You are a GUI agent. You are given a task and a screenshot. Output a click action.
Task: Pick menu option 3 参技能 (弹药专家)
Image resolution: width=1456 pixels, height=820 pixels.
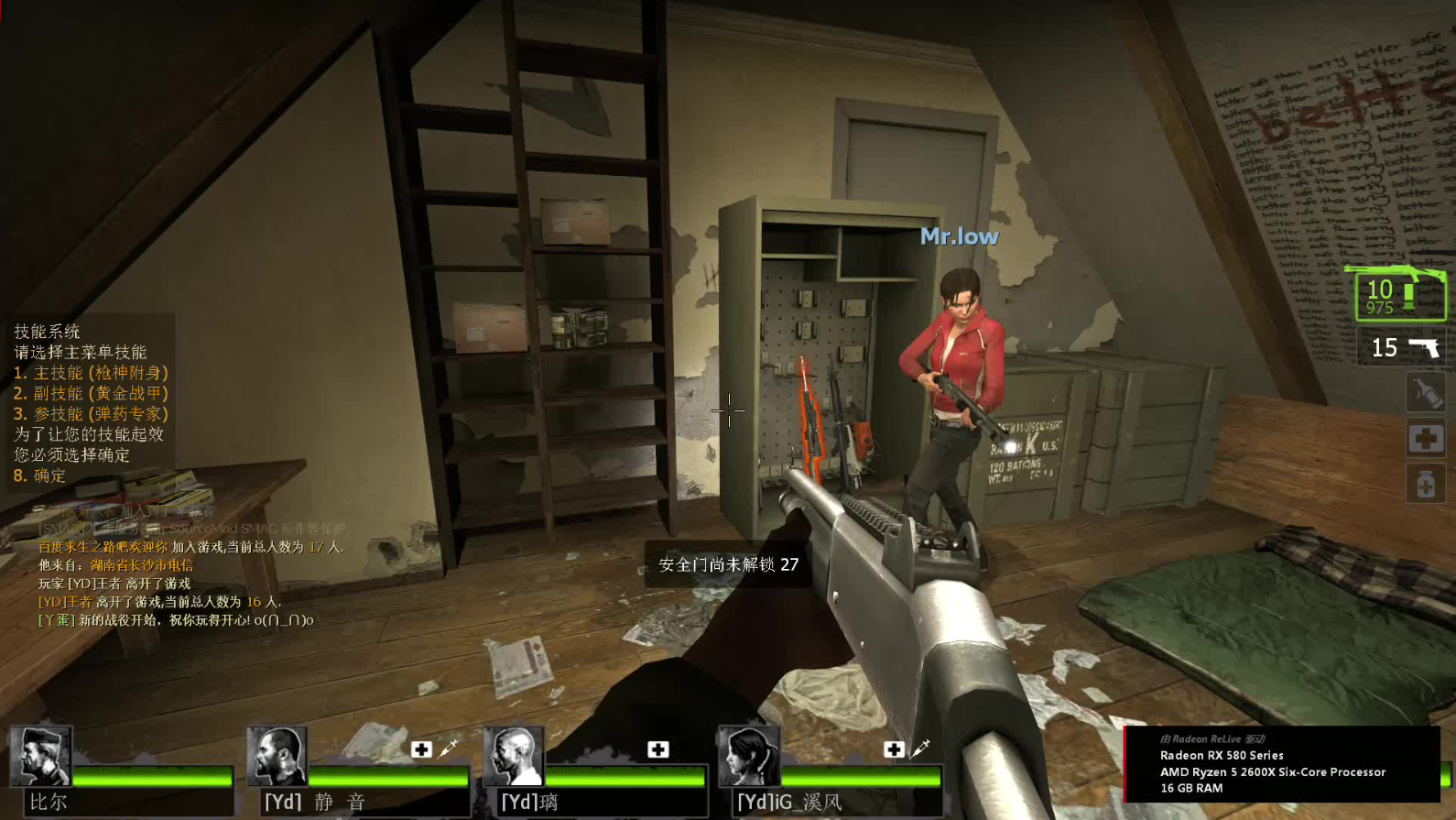[x=91, y=414]
